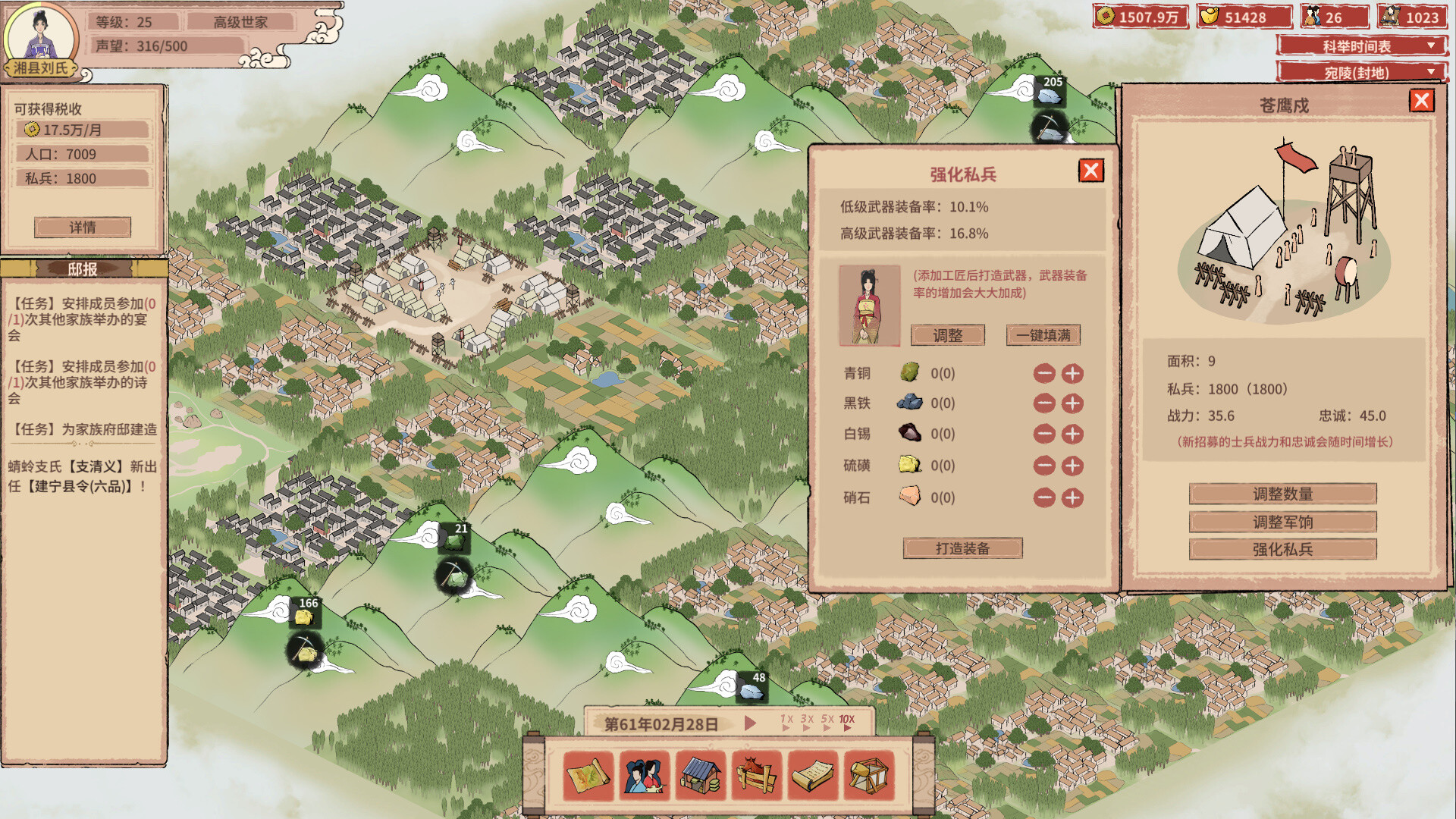Click the pickaxe mine icon showing 205
The width and height of the screenshot is (1456, 819).
1051,127
